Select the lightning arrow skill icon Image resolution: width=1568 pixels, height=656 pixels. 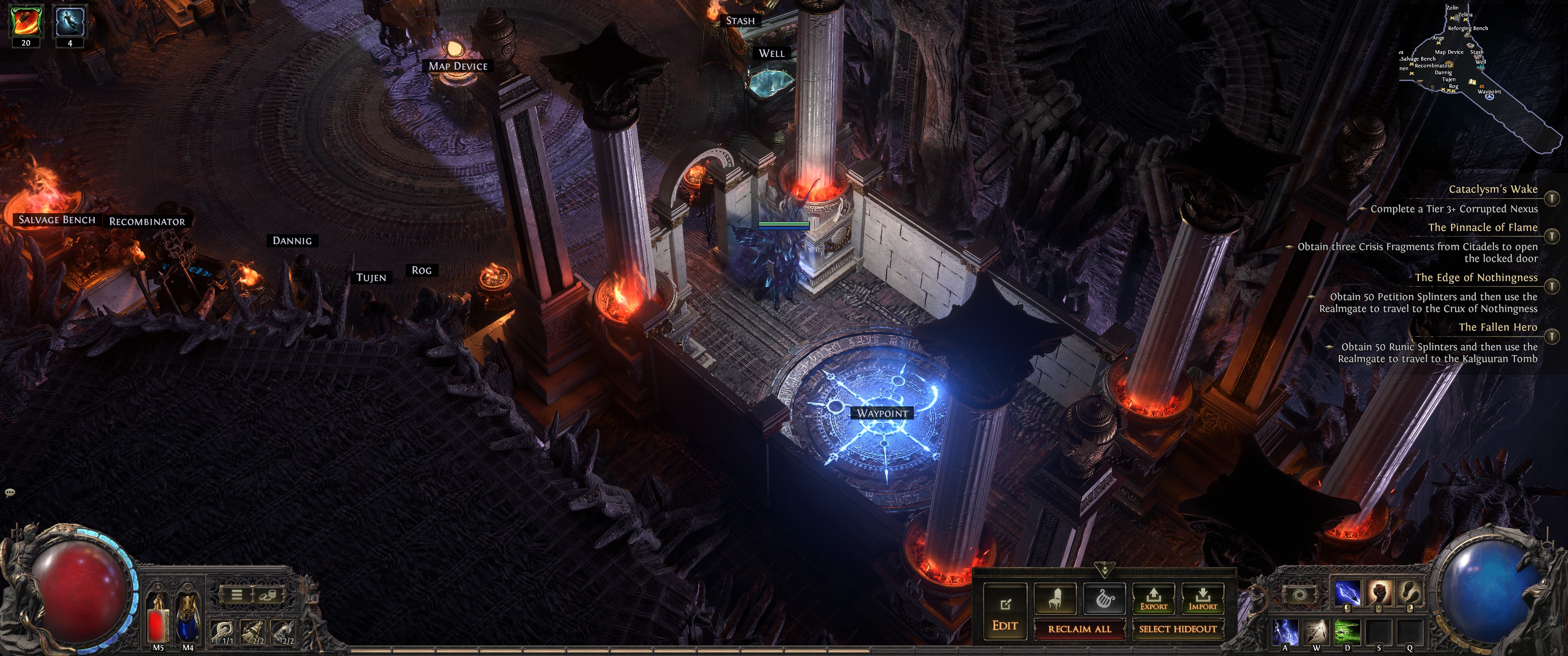point(1347,593)
